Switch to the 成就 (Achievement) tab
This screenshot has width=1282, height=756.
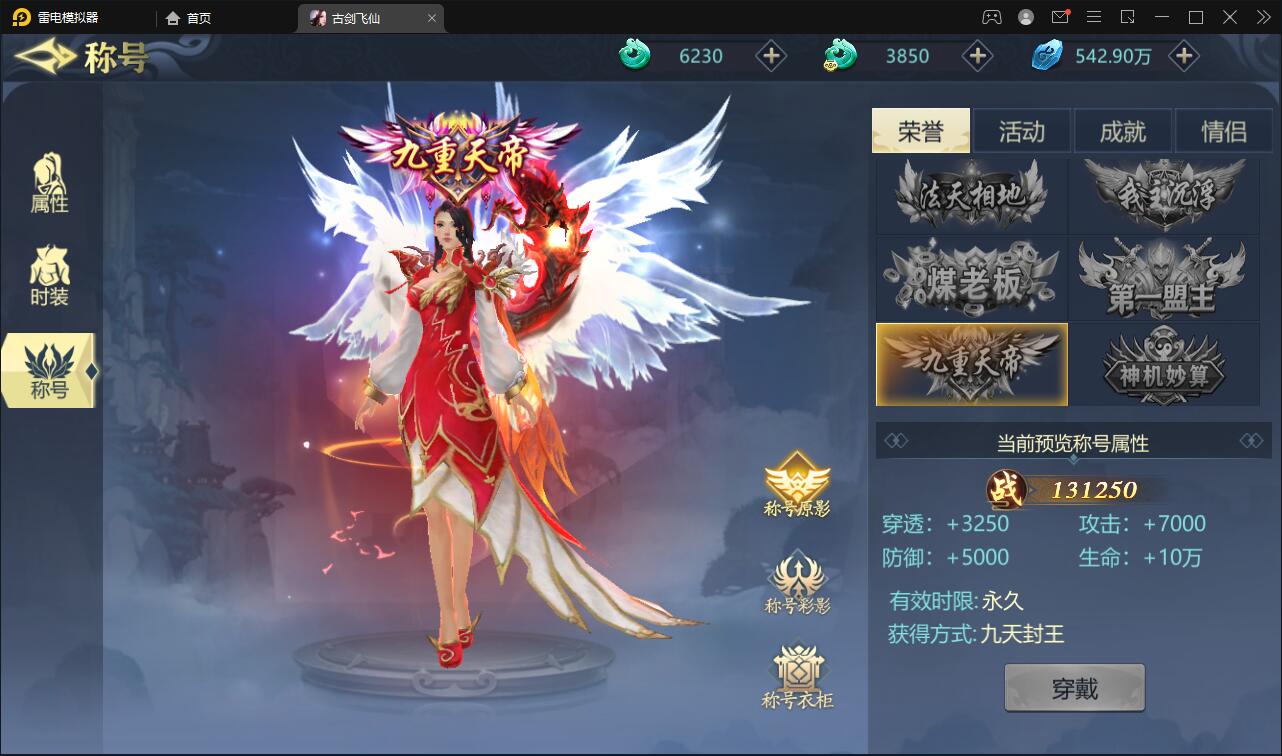coord(1122,131)
